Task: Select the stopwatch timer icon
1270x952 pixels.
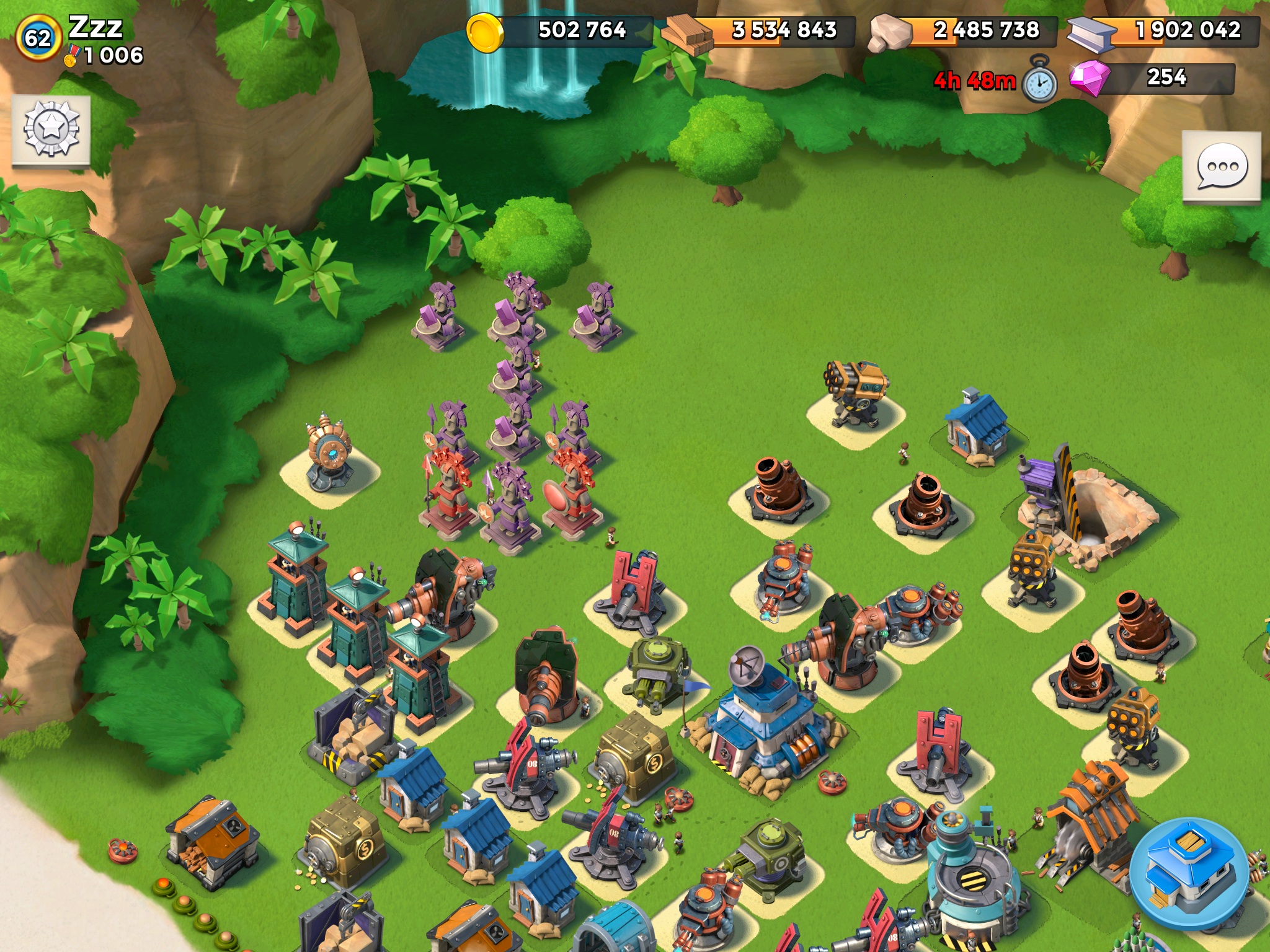Action: [1039, 80]
